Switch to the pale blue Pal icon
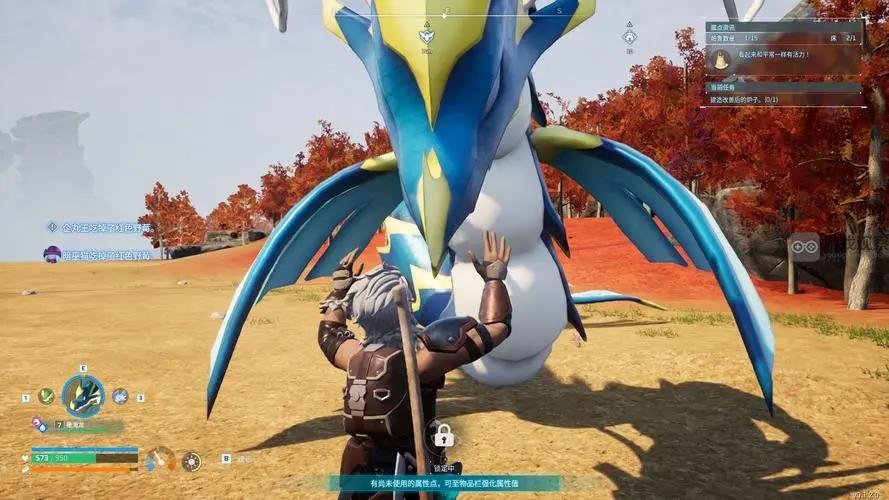 tap(120, 396)
